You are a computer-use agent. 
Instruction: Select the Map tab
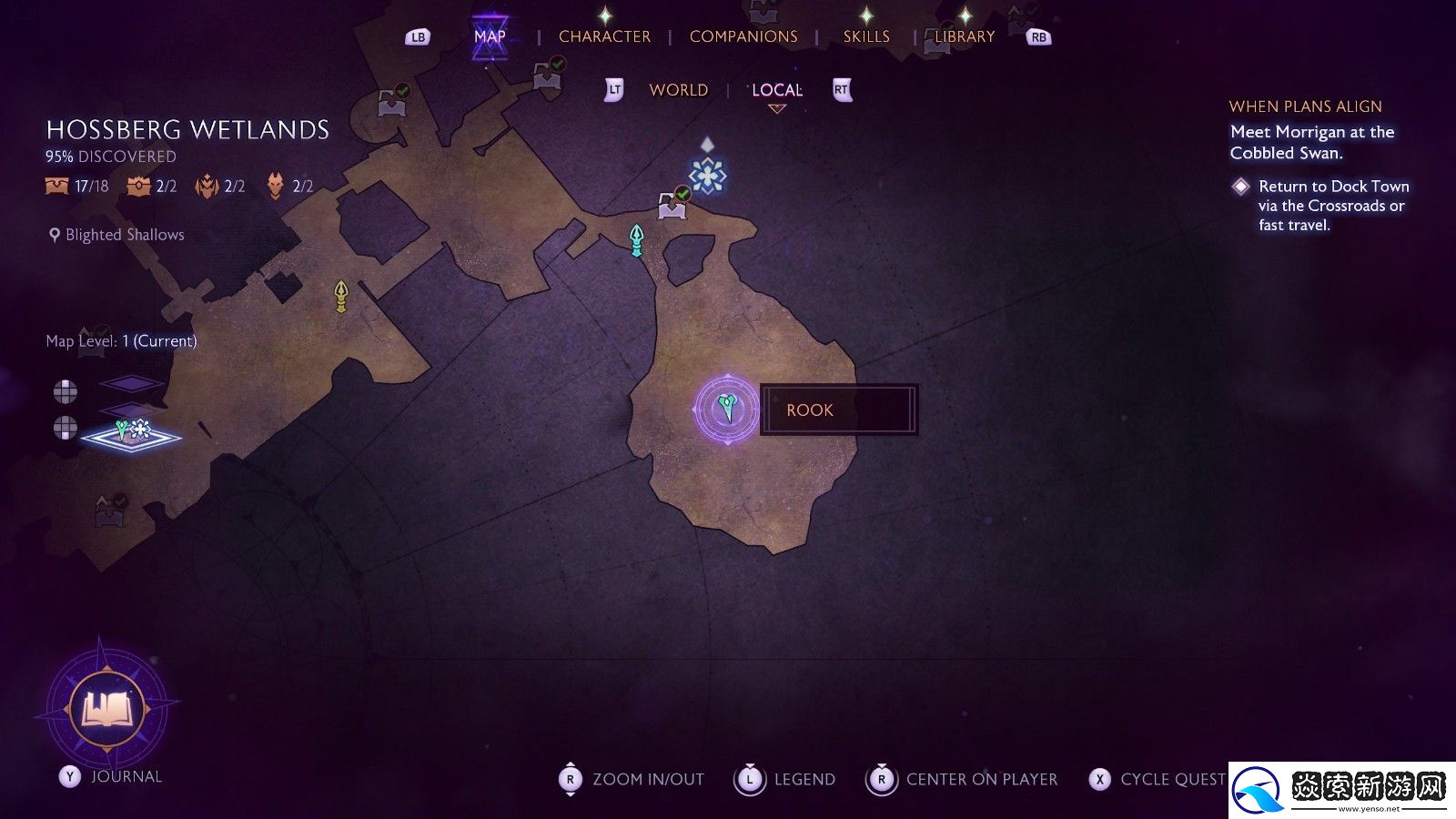(x=490, y=36)
